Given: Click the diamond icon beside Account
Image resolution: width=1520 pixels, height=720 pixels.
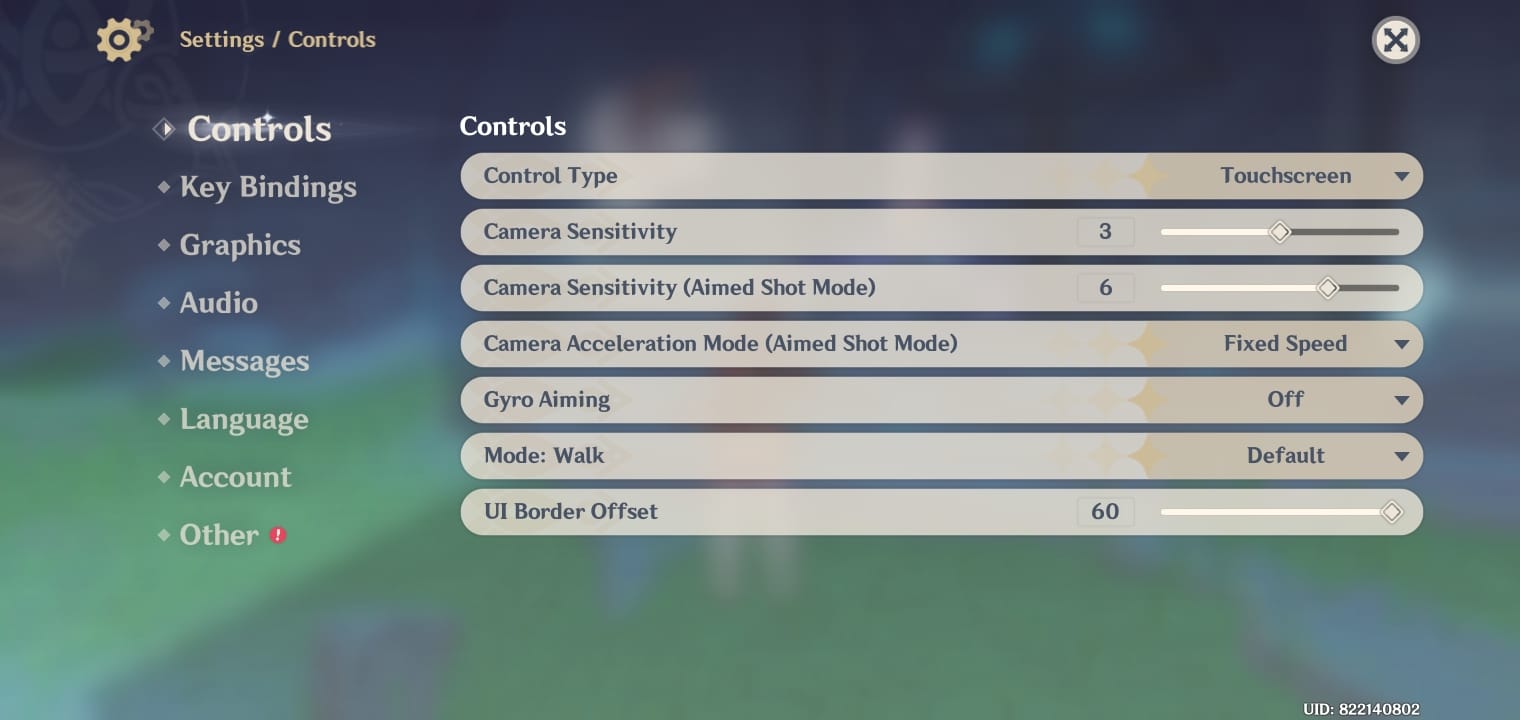Looking at the screenshot, I should 164,476.
